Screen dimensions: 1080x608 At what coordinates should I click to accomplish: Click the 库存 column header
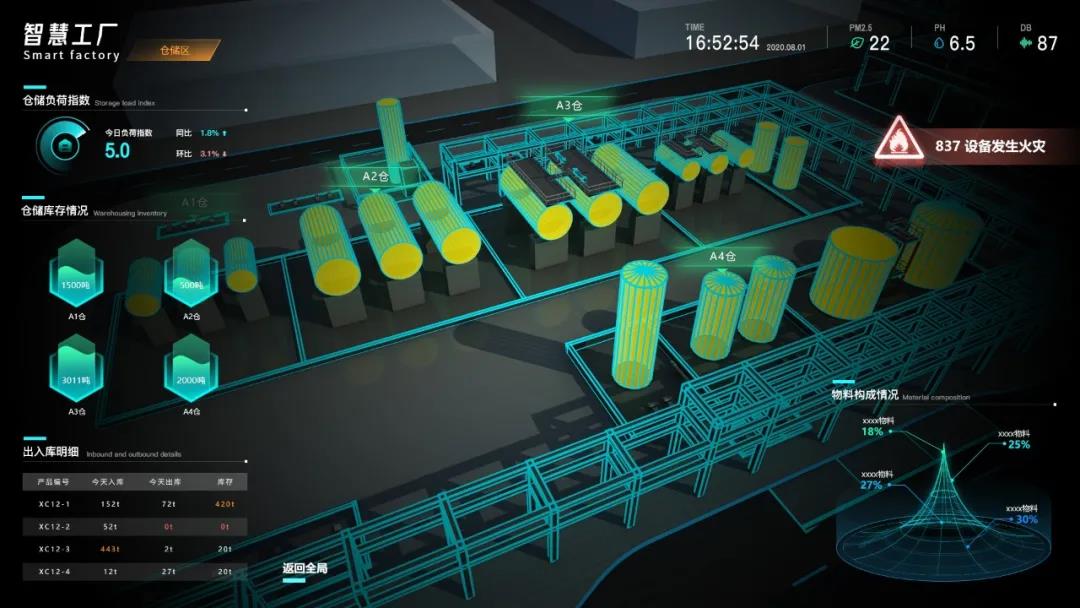pyautogui.click(x=224, y=482)
